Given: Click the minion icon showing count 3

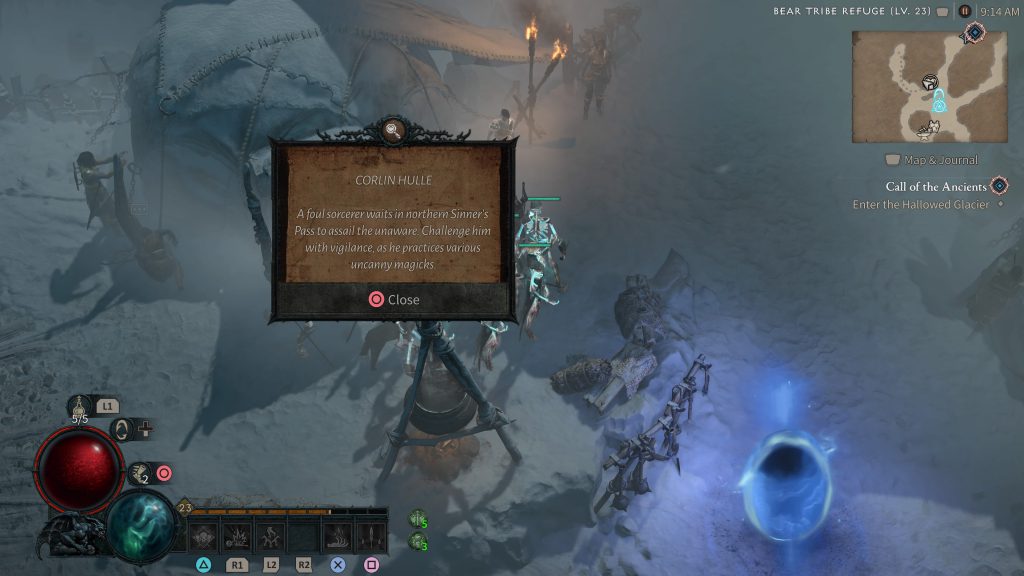Looking at the screenshot, I should pos(418,541).
